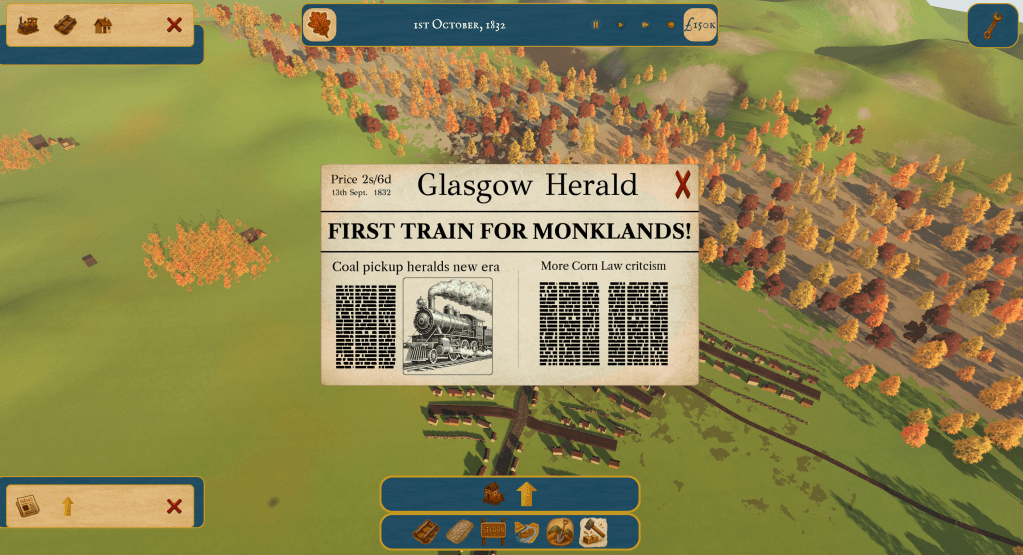
Task: Pause the game time
Action: (595, 25)
